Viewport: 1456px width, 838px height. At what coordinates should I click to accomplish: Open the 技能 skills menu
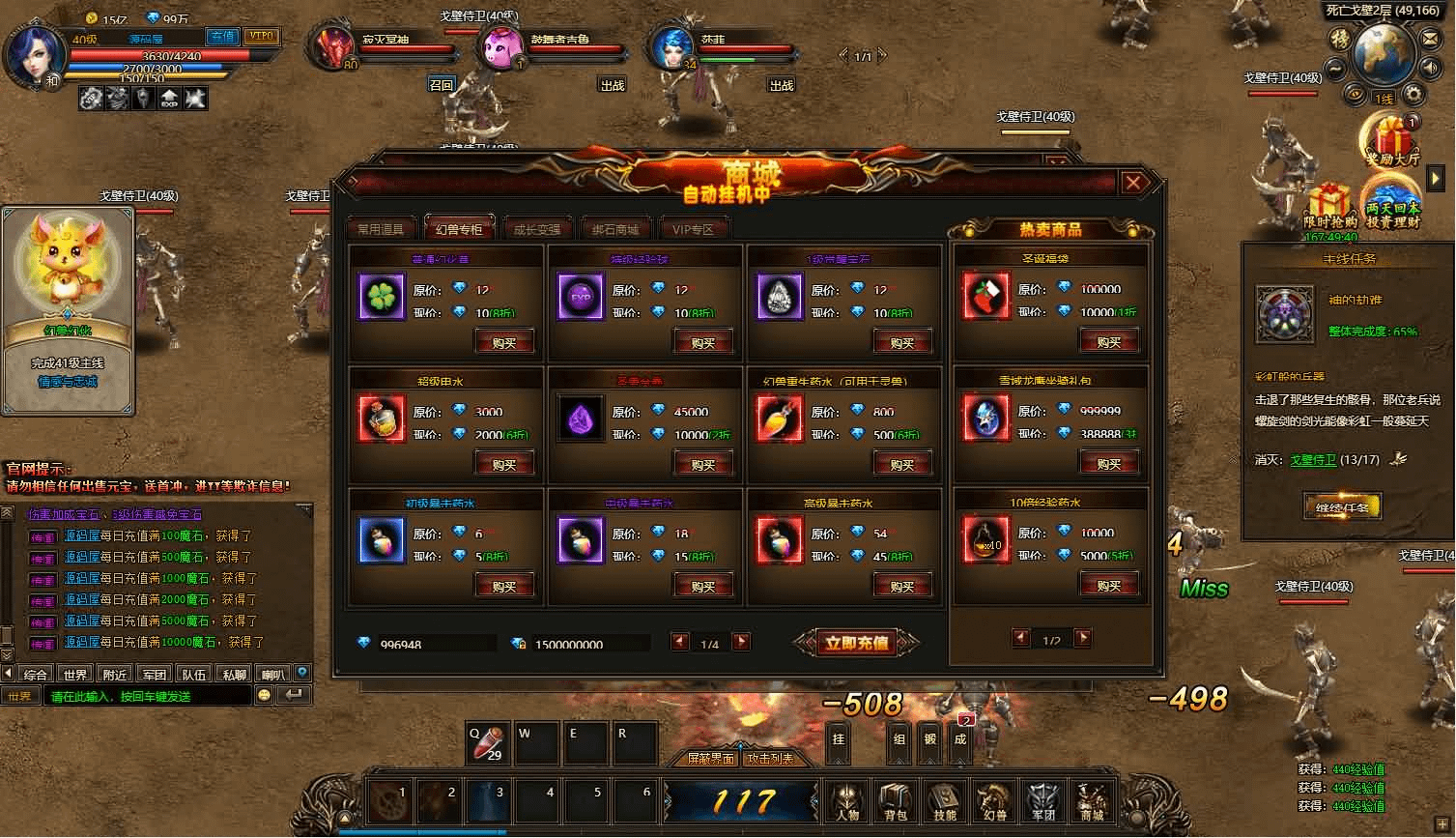tap(944, 801)
